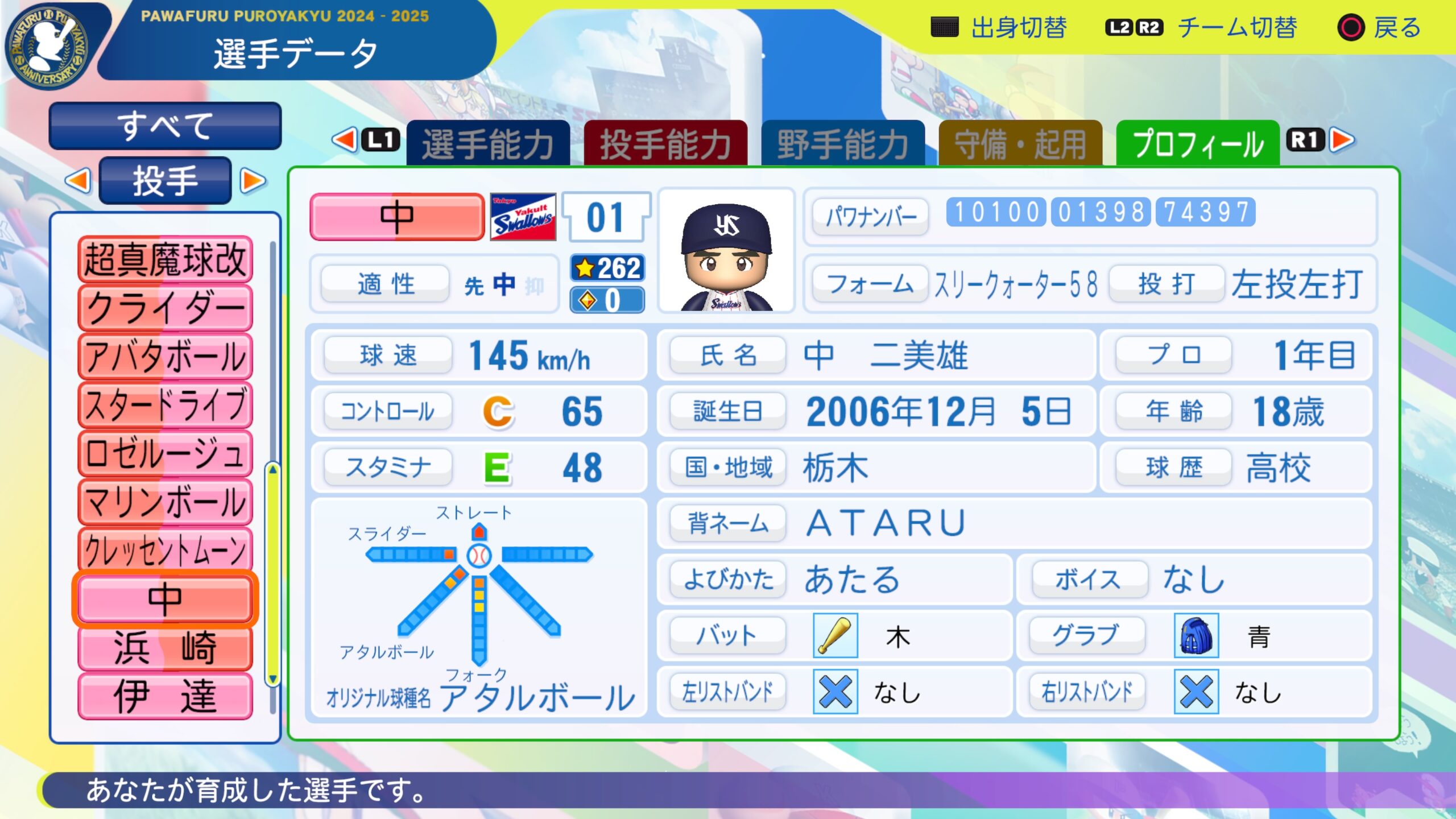
Task: Click the tab-row right arrow near R1
Action: [1342, 140]
